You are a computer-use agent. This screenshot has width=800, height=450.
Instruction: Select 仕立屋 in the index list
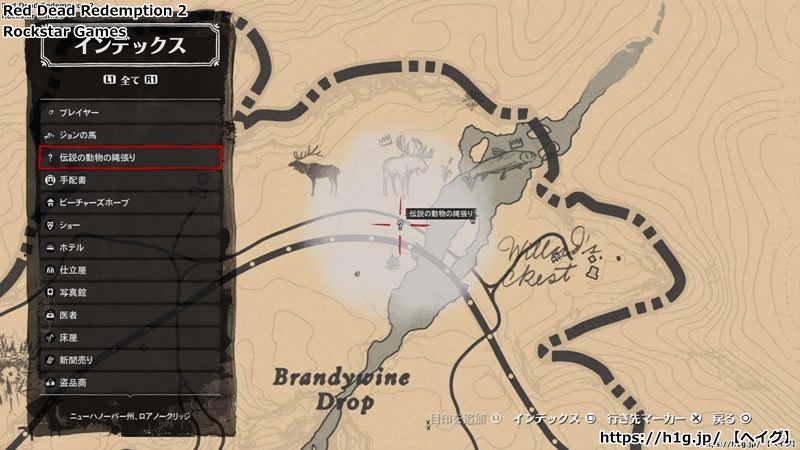[x=130, y=270]
